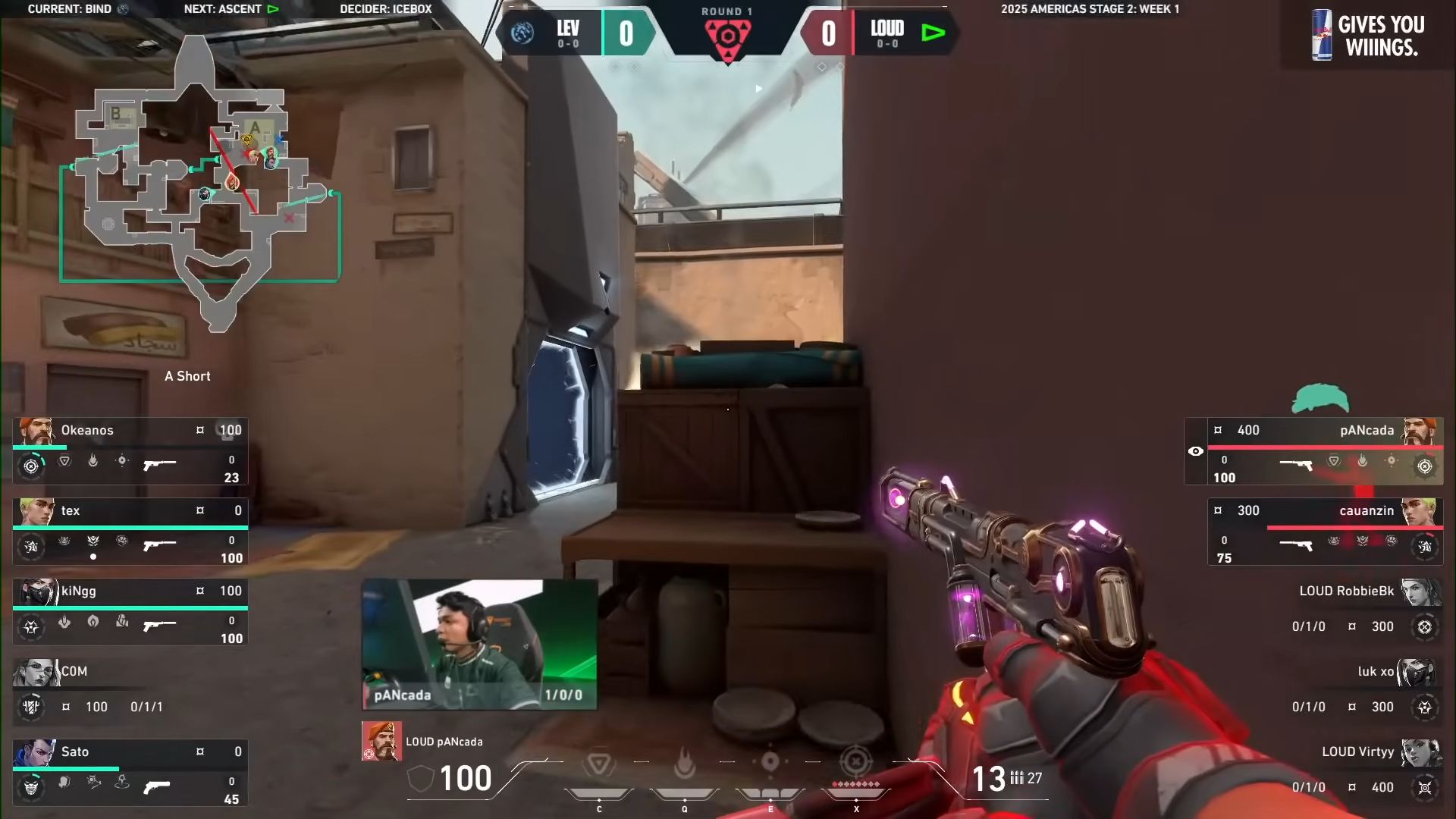Viewport: 1456px width, 819px height.
Task: Click the Bind minimap
Action: [x=201, y=182]
